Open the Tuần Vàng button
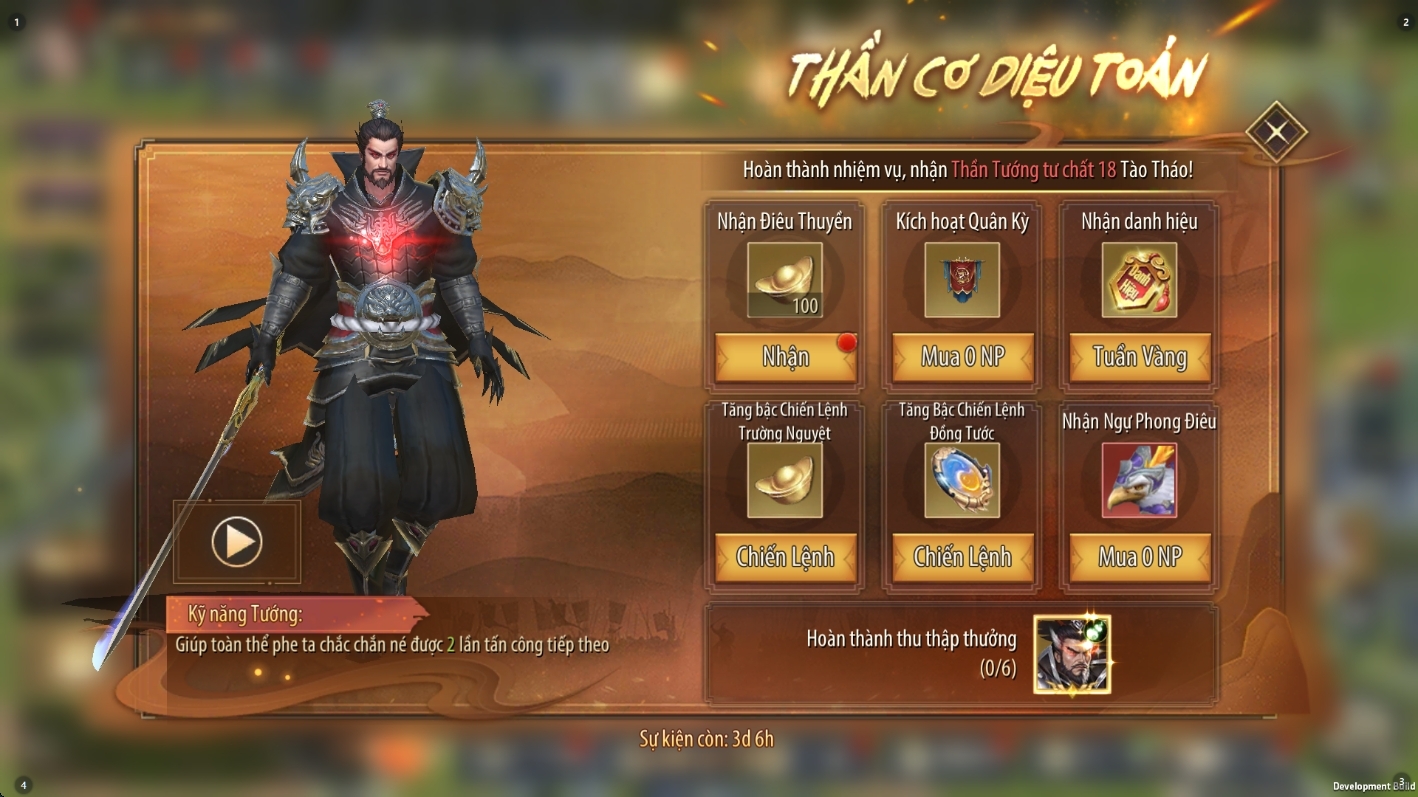The width and height of the screenshot is (1418, 797). point(1139,357)
